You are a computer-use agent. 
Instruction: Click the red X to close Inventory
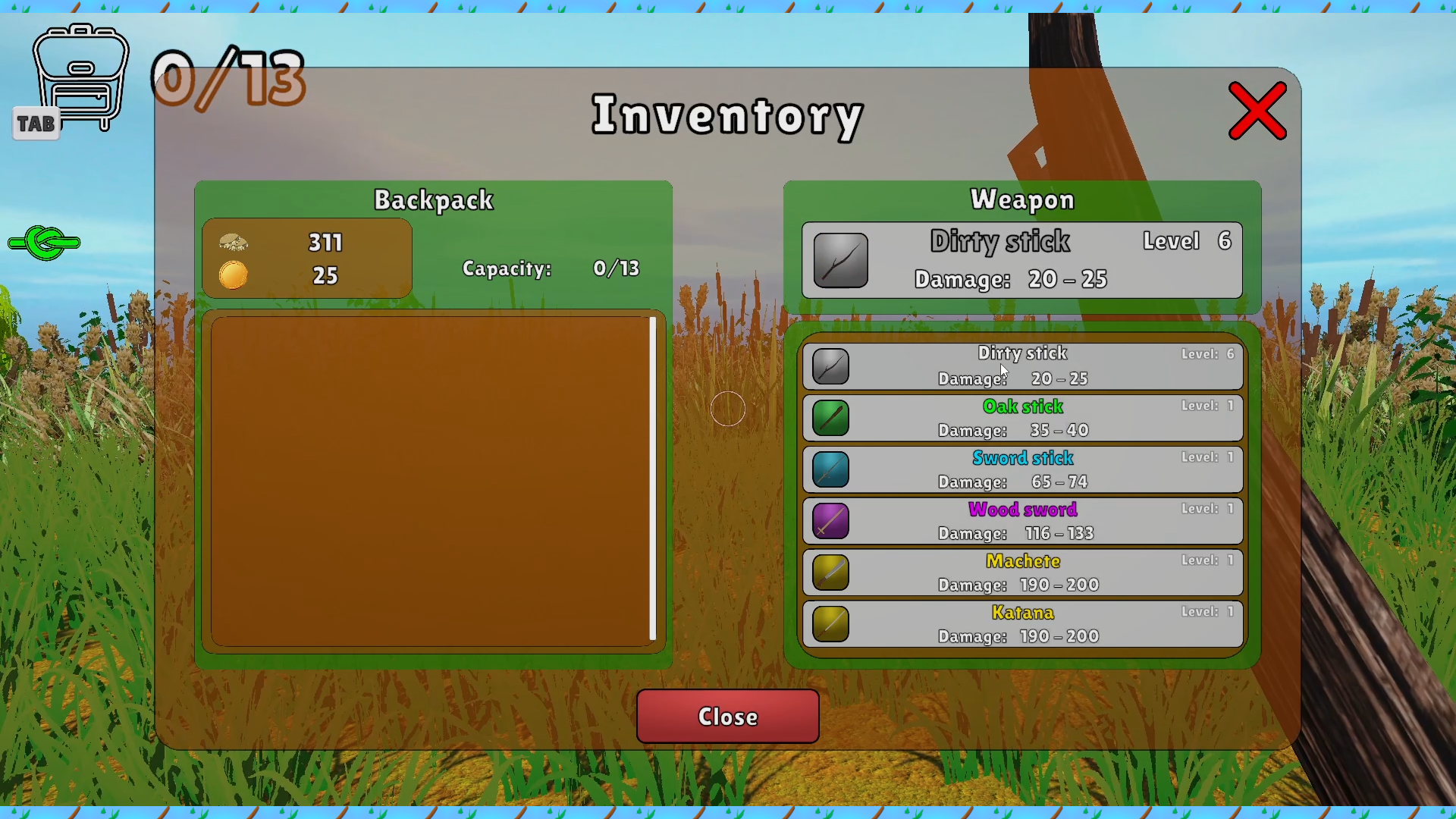tap(1257, 111)
